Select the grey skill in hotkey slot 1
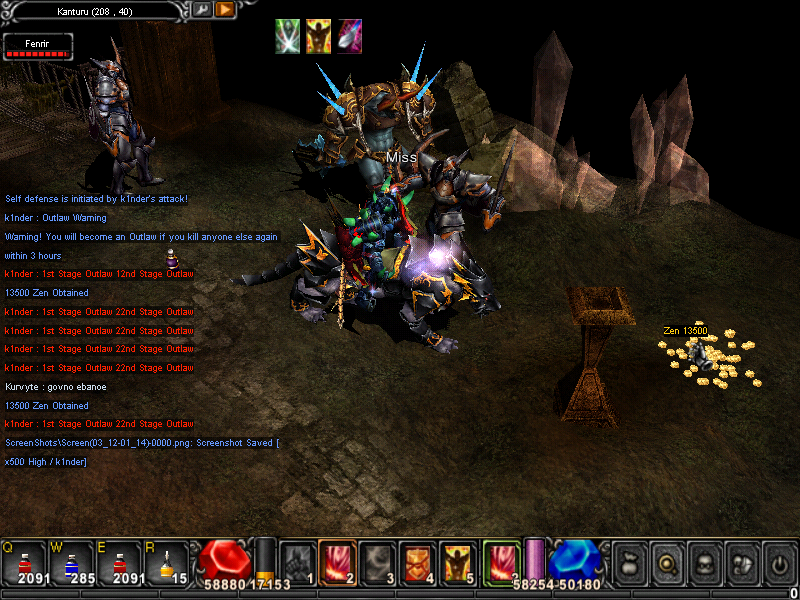Screen dimensions: 800x600 point(296,562)
